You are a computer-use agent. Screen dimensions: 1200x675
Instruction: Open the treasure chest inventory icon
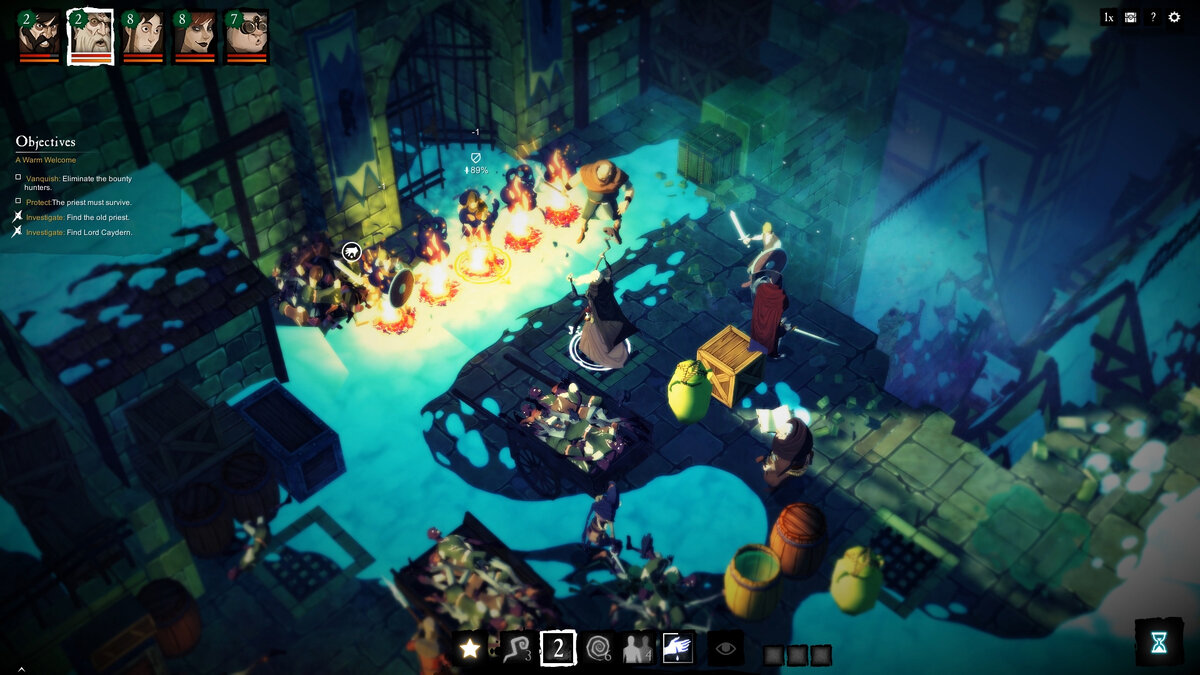[1130, 17]
